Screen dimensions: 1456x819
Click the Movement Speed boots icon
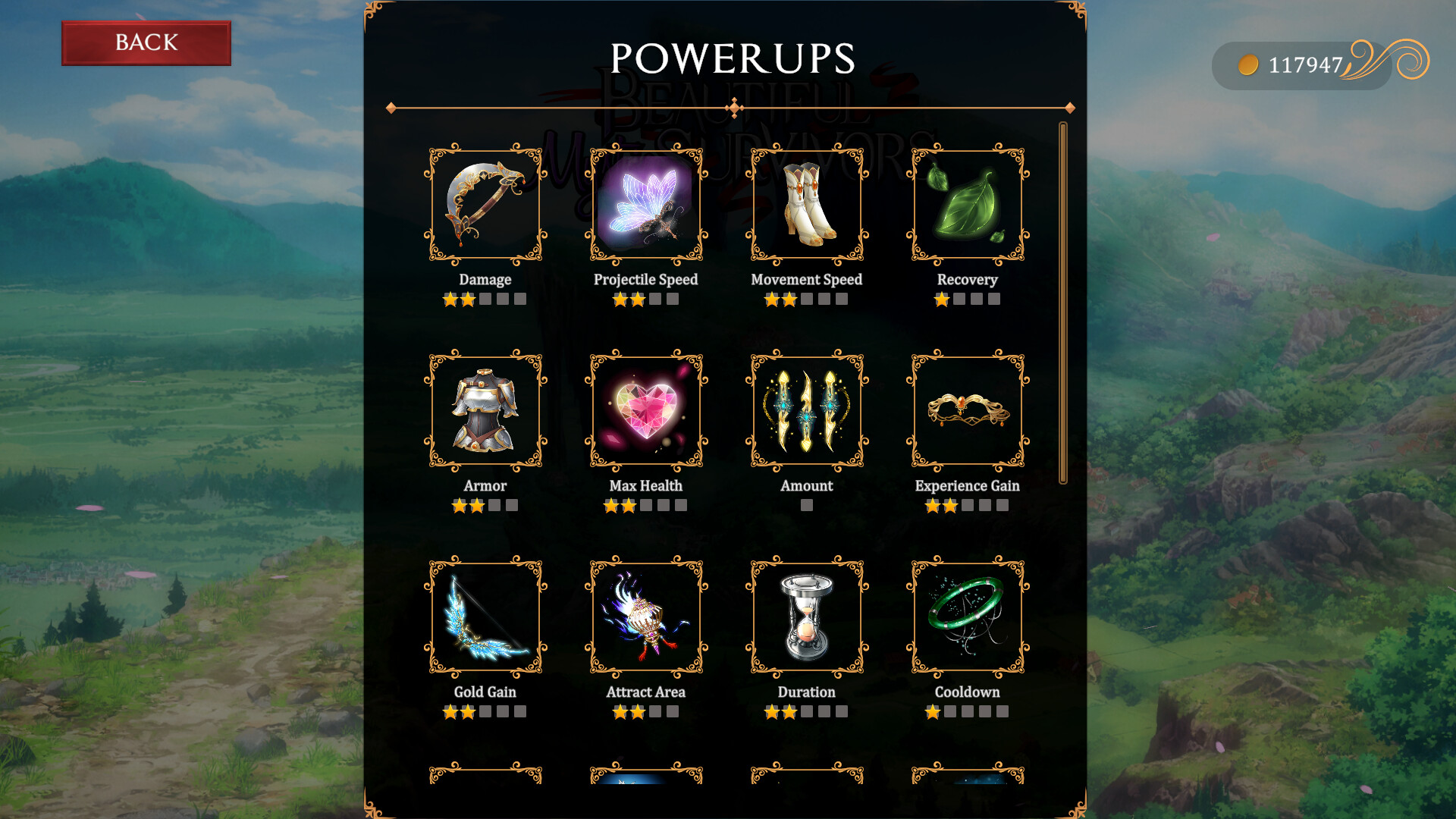pyautogui.click(x=806, y=205)
